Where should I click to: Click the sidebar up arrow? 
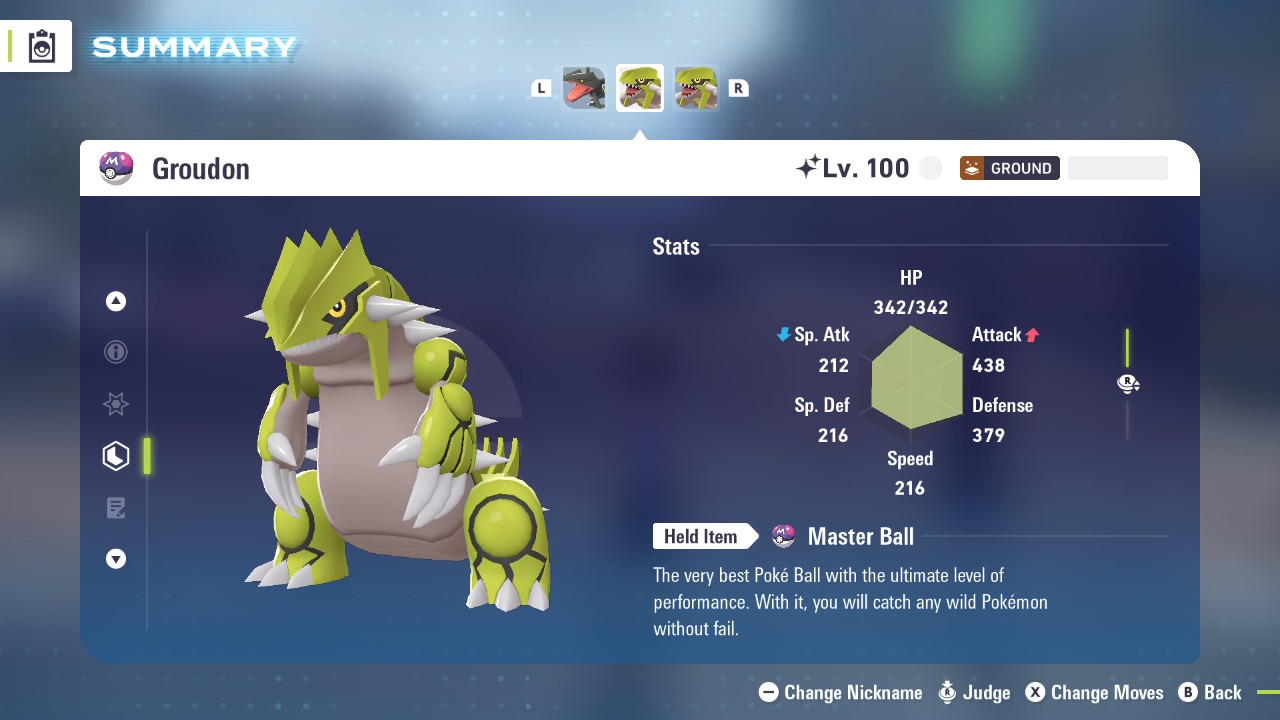click(116, 301)
